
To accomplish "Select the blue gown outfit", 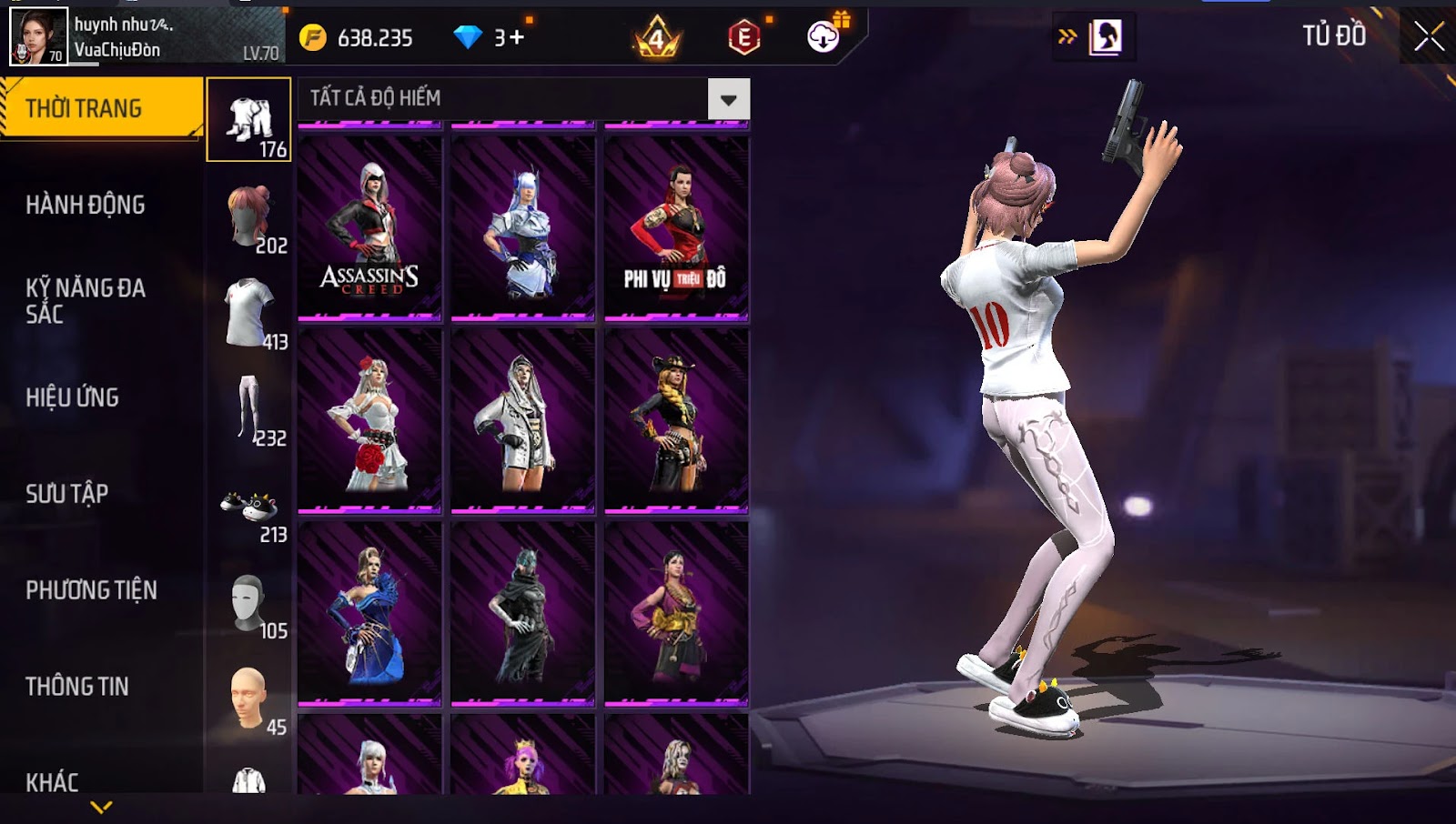I will pos(369,613).
